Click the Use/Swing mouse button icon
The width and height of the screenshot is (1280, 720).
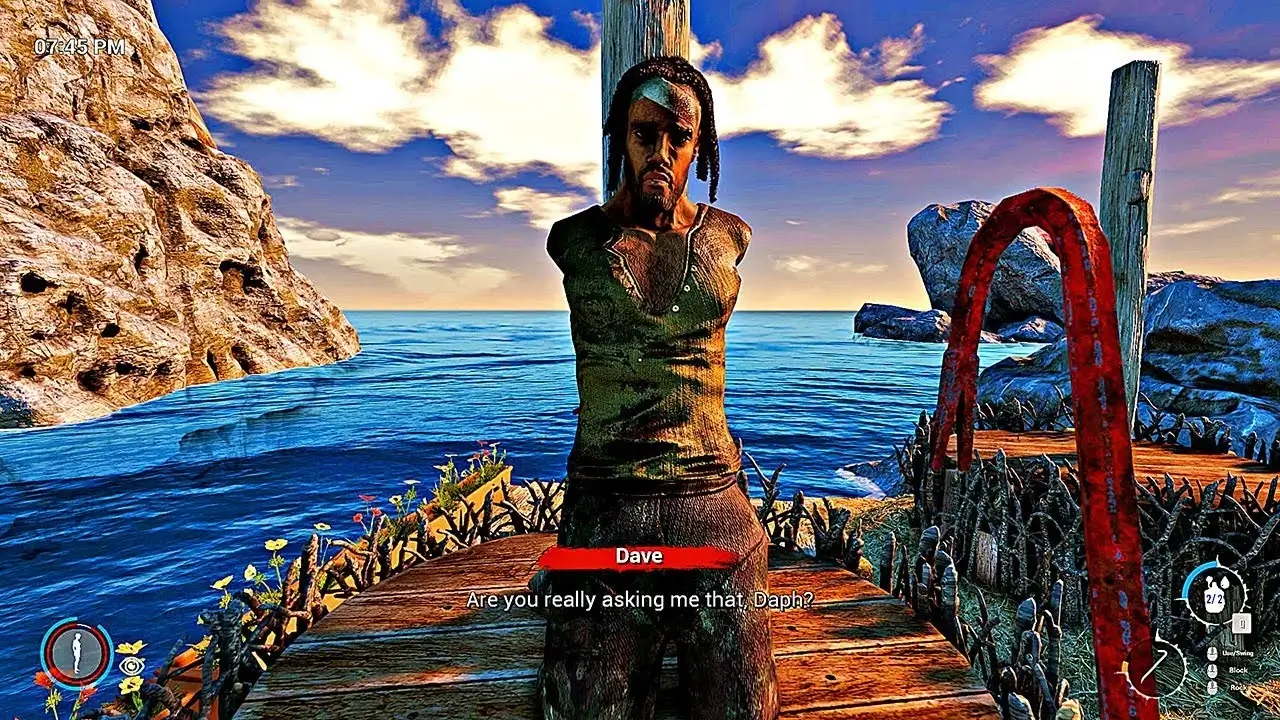pyautogui.click(x=1213, y=654)
